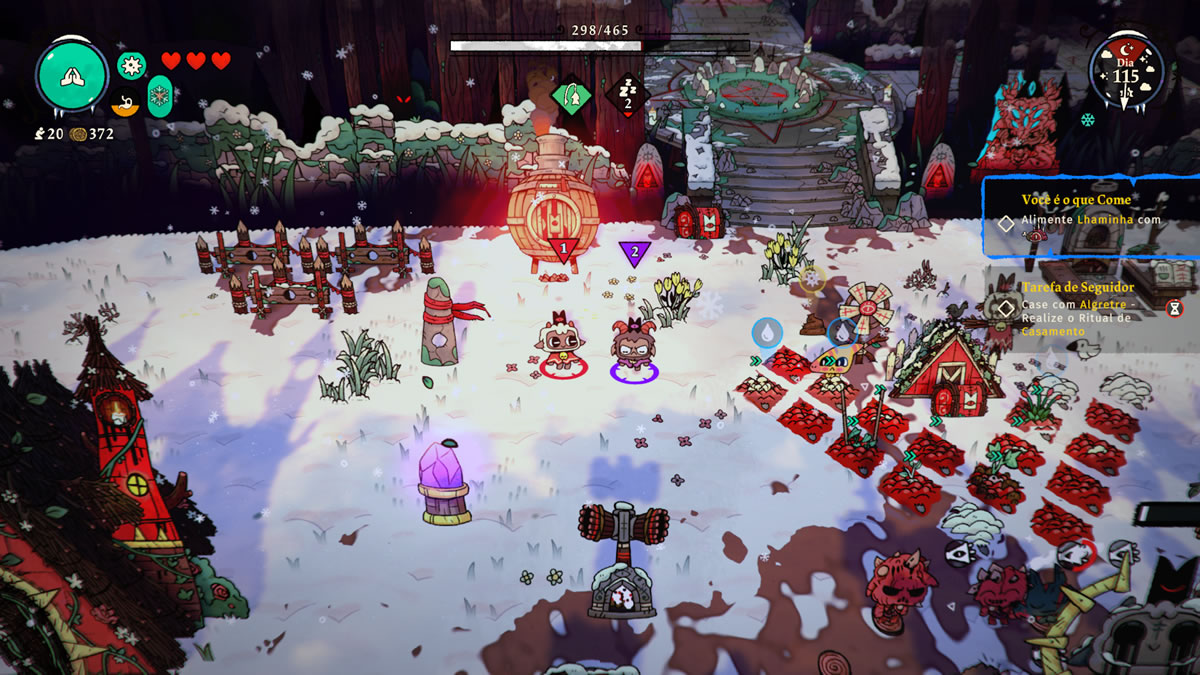Click the hourglass timer on follower task
This screenshot has height=675, width=1200.
1174,308
